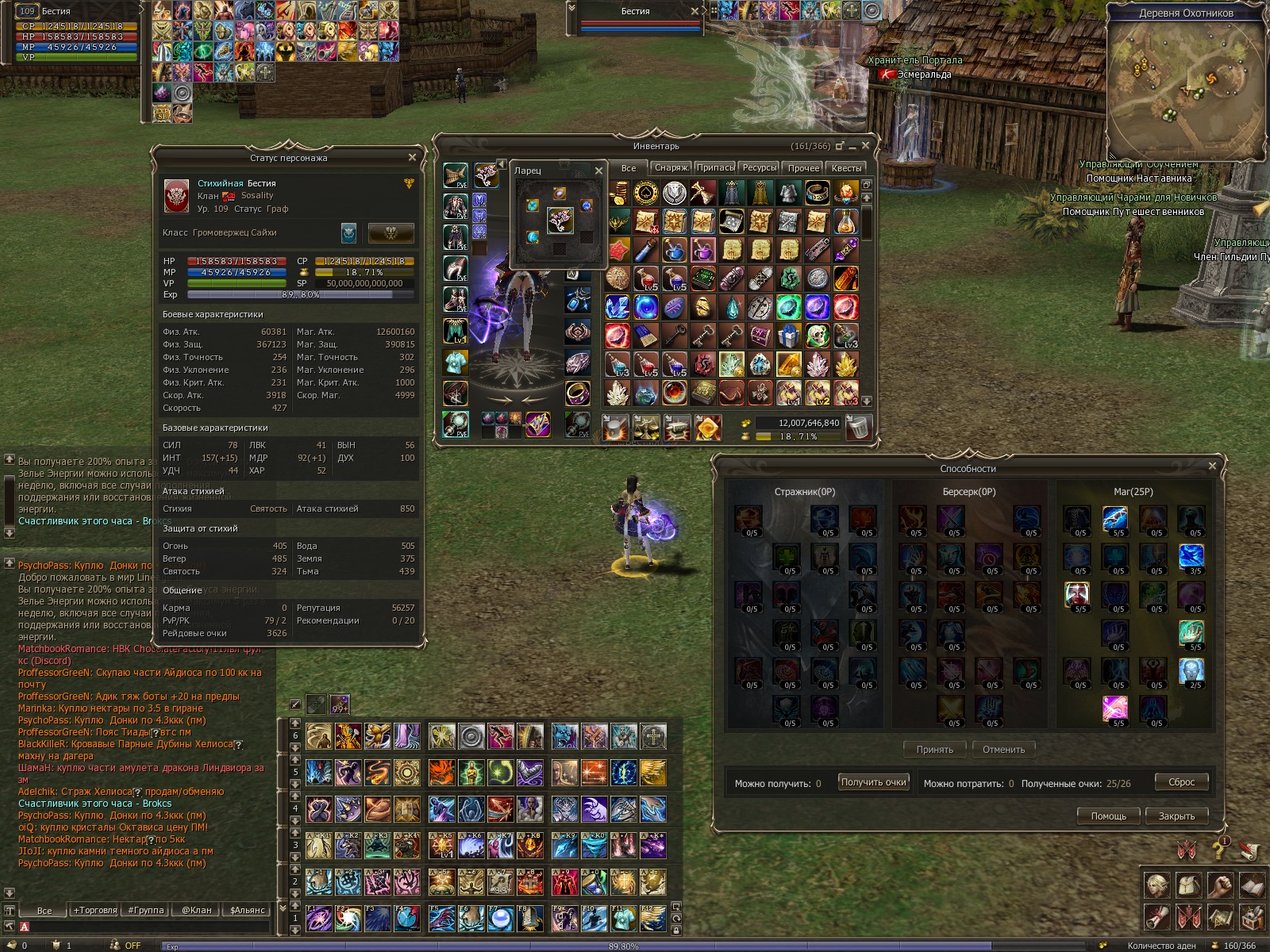The width and height of the screenshot is (1270, 952).
Task: Switch to the Прочее inventory tab
Action: pos(803,168)
